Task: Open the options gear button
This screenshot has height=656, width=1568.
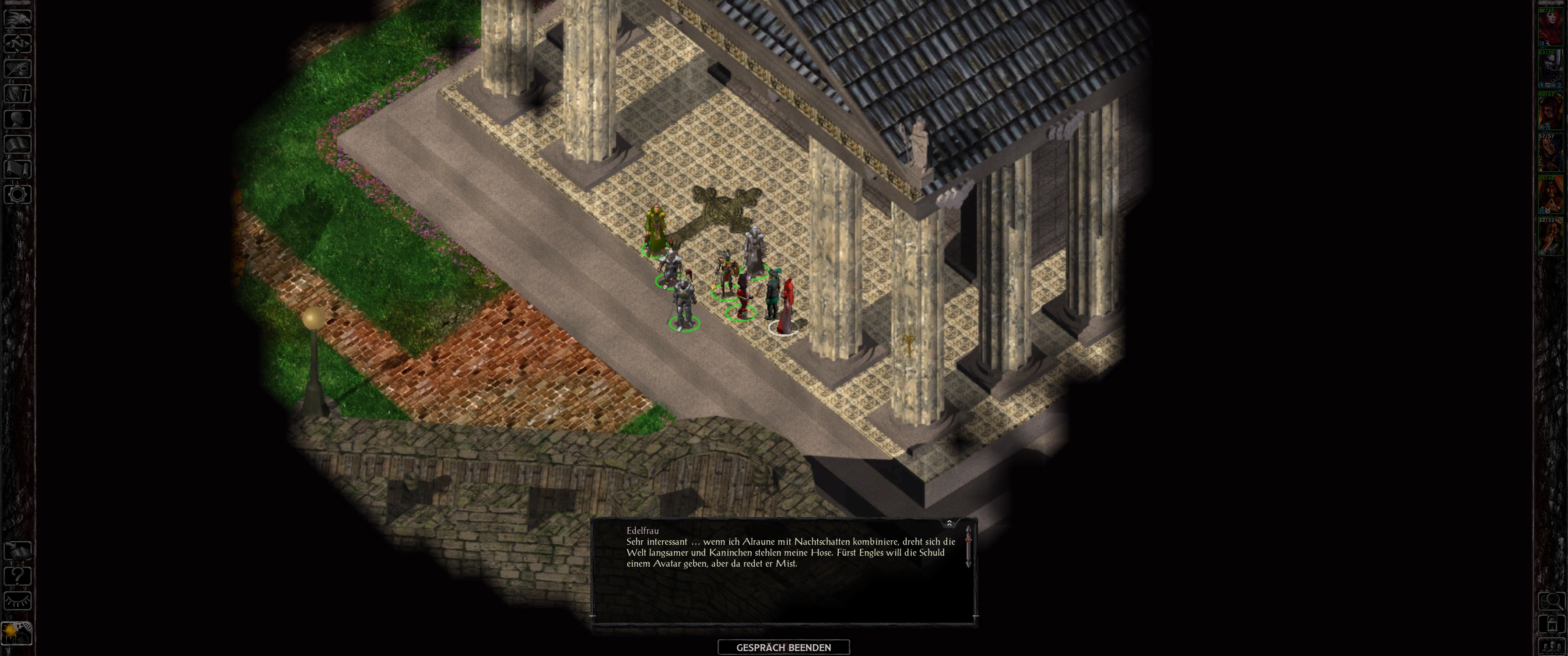Action: point(18,195)
